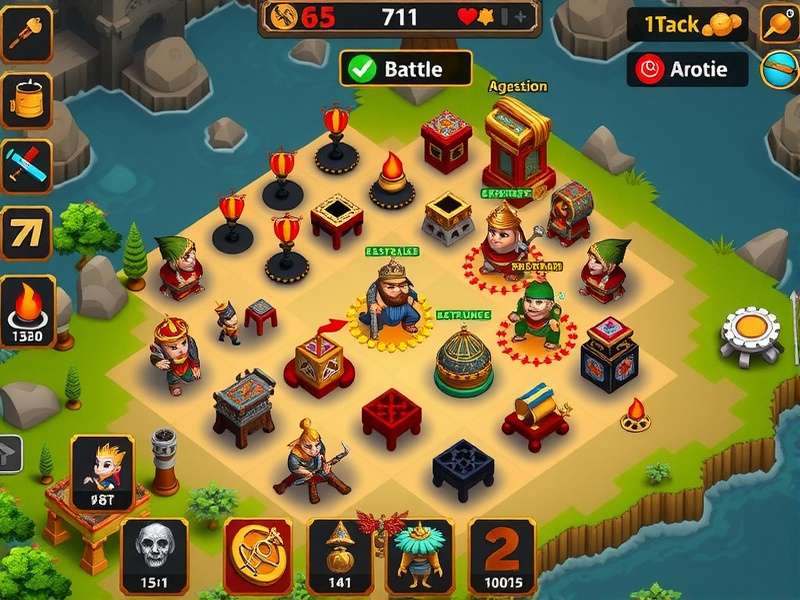Activate the golden emblem on red card
Image resolution: width=800 pixels, height=600 pixels.
pyautogui.click(x=258, y=555)
